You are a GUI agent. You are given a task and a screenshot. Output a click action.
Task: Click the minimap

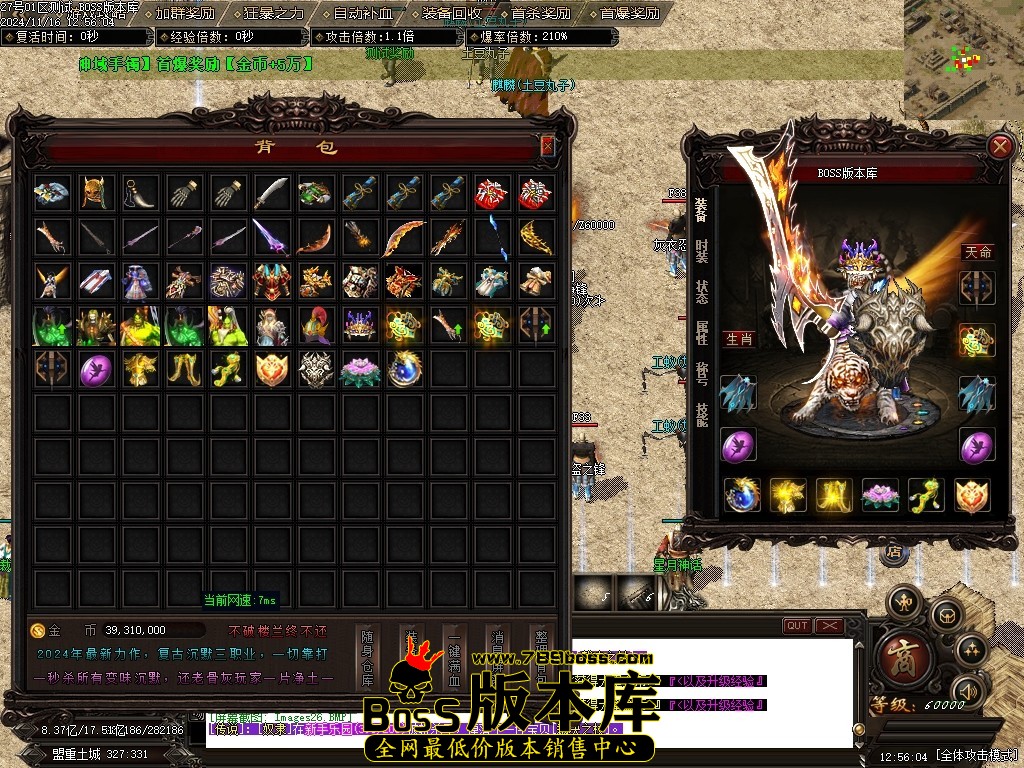pyautogui.click(x=963, y=59)
